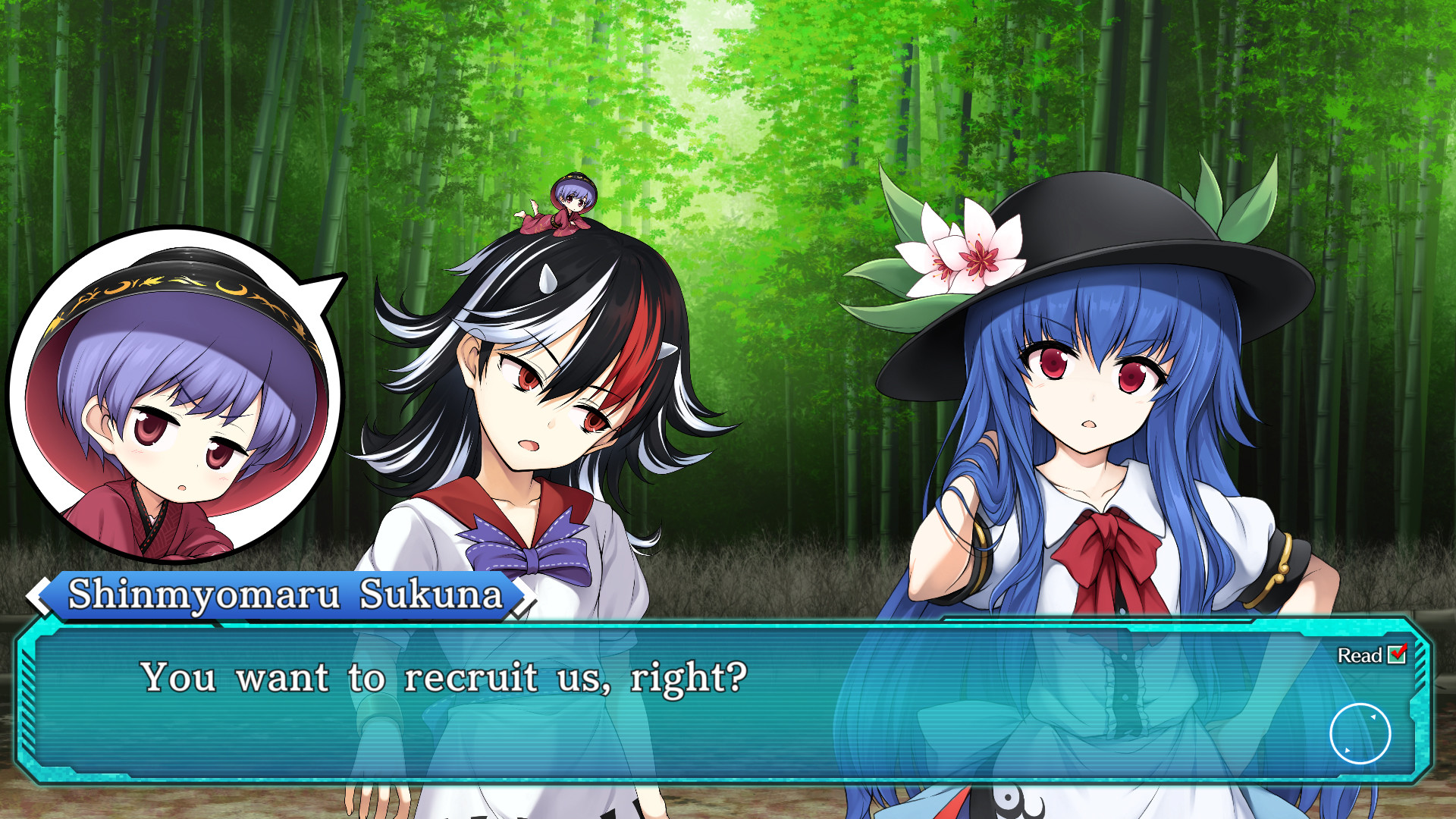Click the Read label text
Viewport: 1456px width, 819px height.
point(1358,655)
